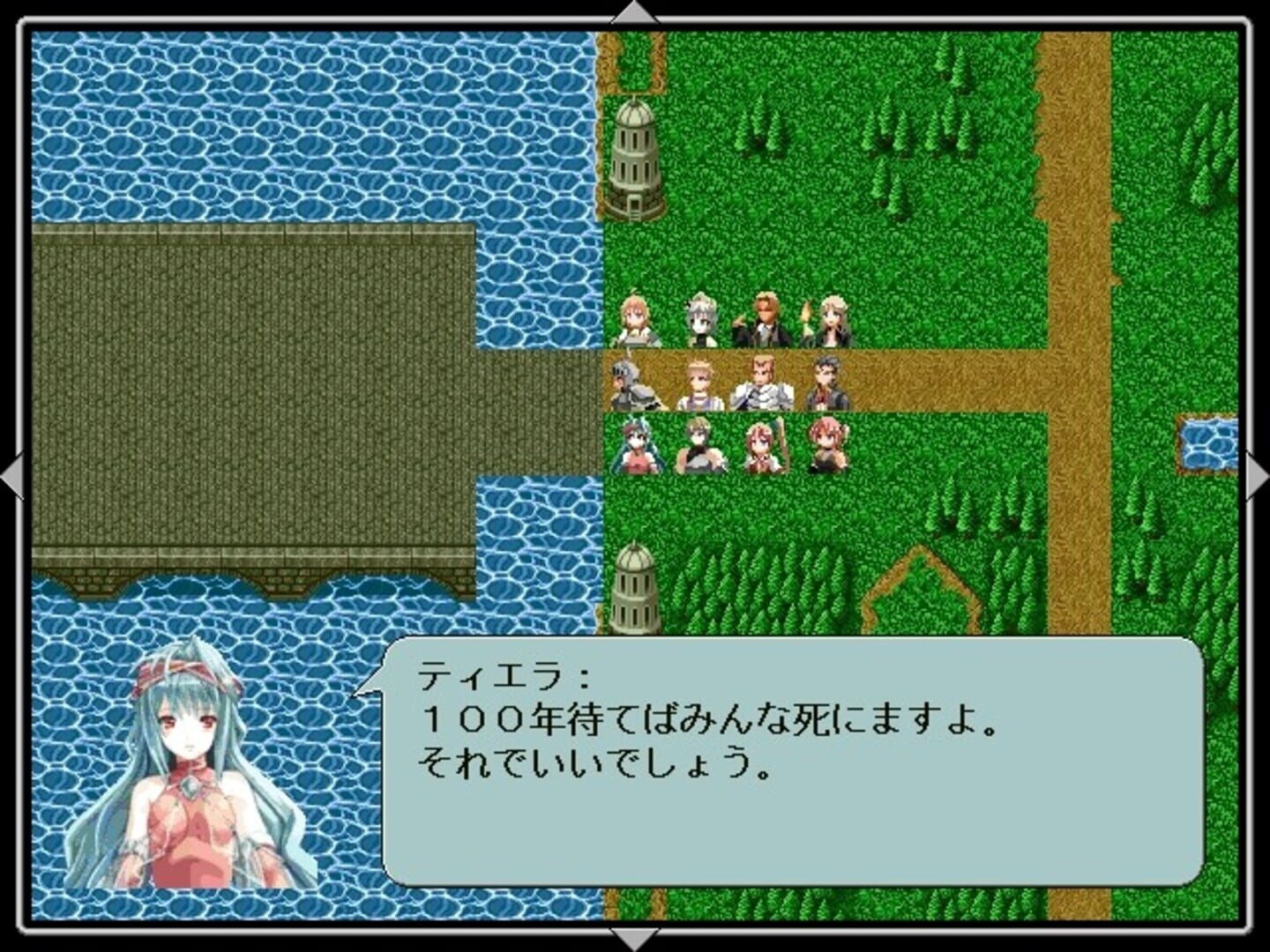Expand the map view with the right-edge arrow

click(x=1258, y=476)
